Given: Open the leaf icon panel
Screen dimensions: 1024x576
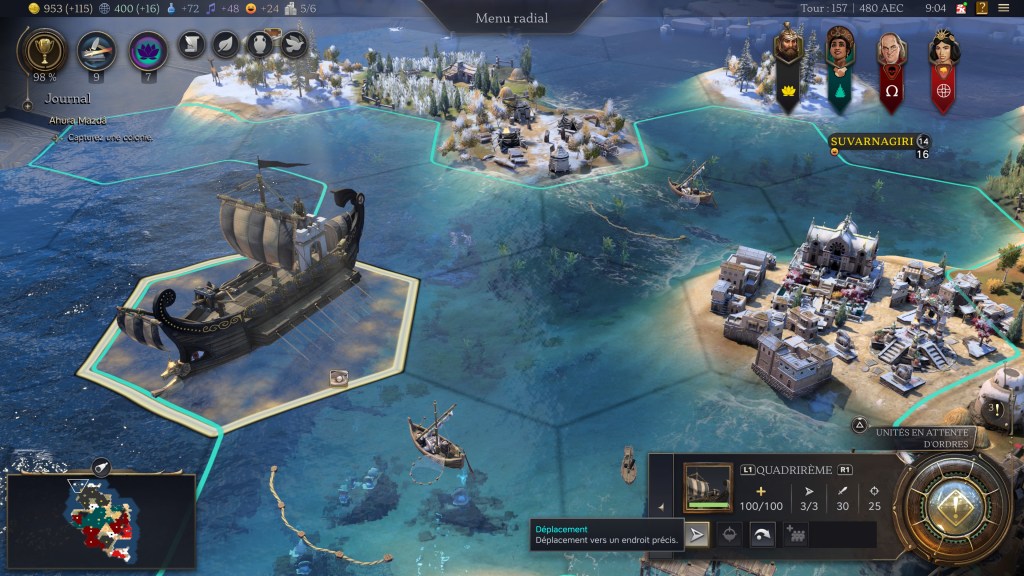Looking at the screenshot, I should pos(225,44).
